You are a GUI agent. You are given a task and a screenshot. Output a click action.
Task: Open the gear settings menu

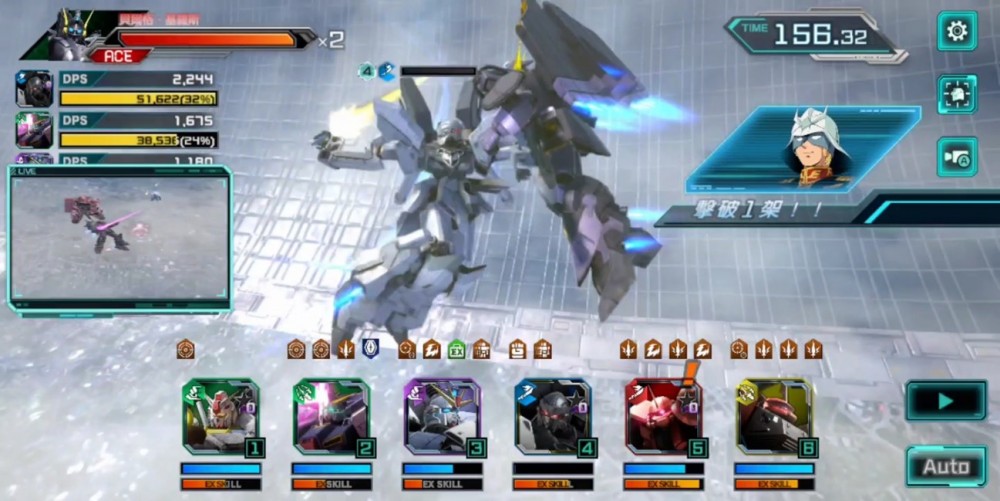[x=957, y=31]
